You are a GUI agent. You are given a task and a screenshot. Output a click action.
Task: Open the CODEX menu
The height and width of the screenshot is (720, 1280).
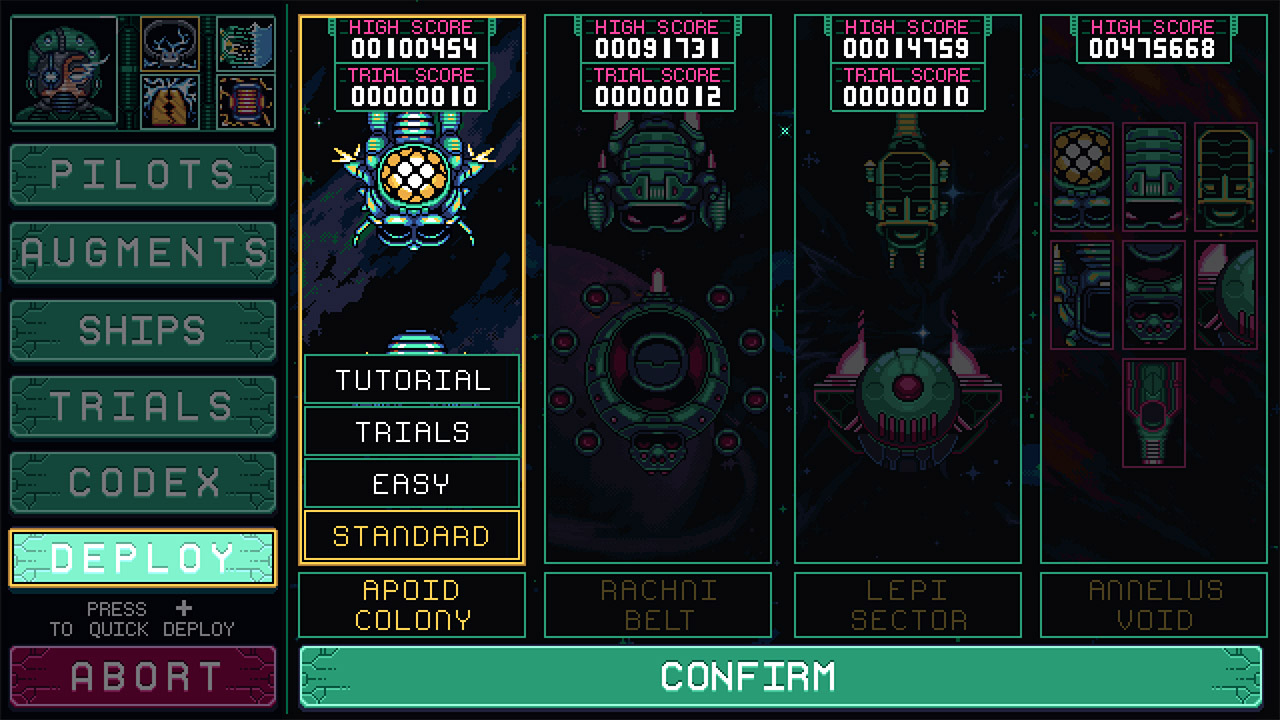[x=142, y=481]
